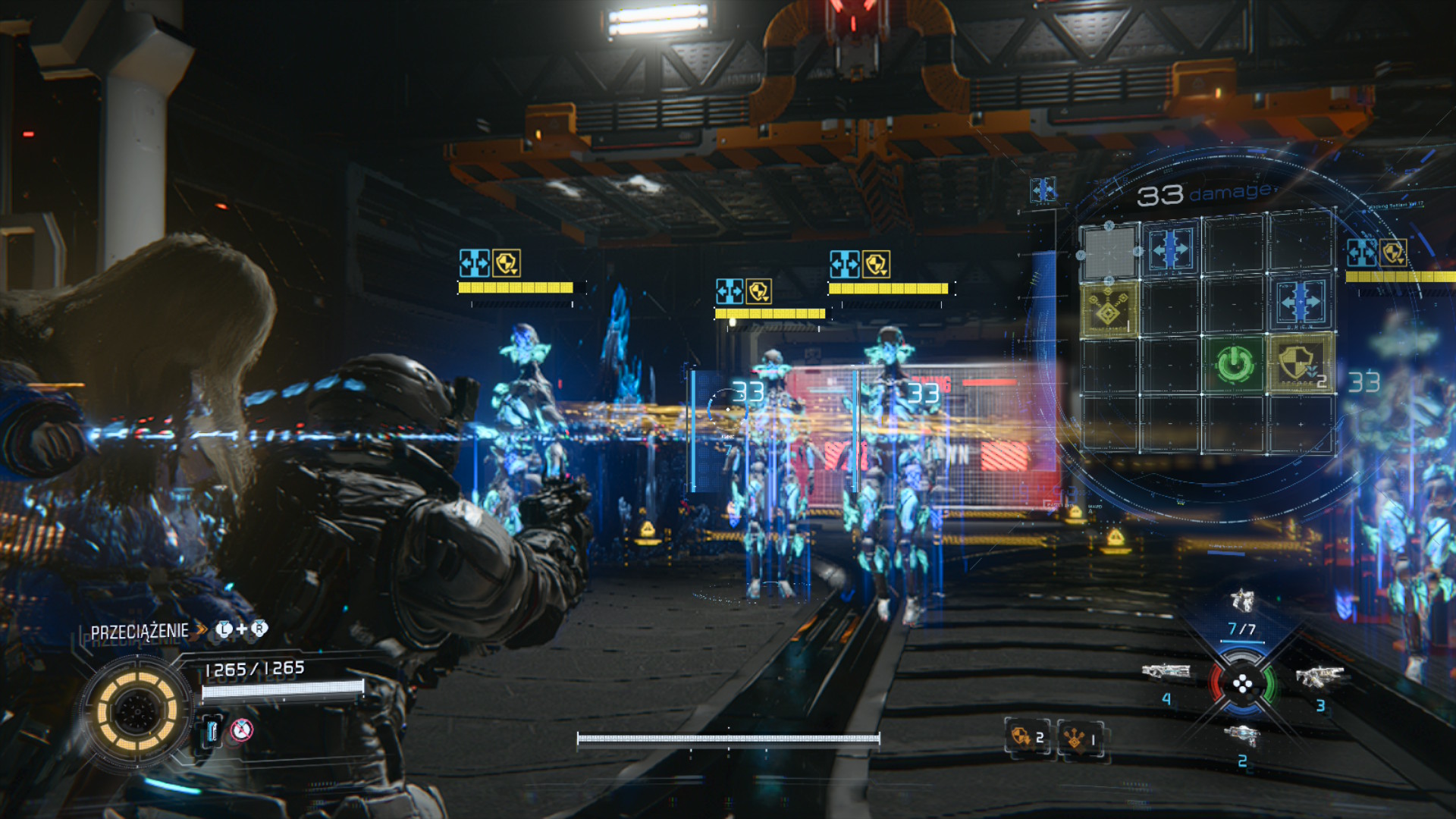1456x819 pixels.
Task: Select the orange shield hack slot beside weapon wheel
Action: pyautogui.click(x=1027, y=737)
